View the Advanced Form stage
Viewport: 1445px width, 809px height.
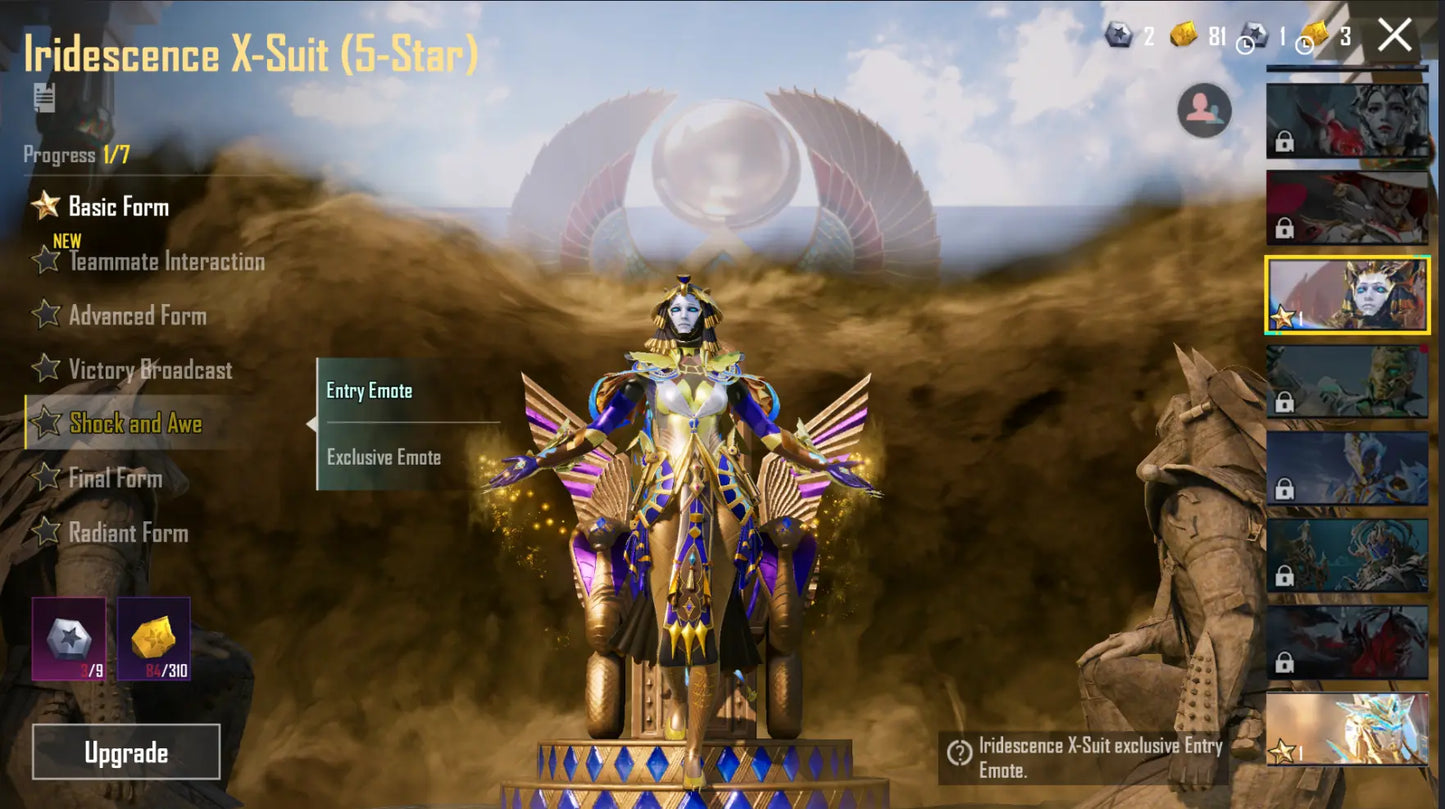click(x=137, y=316)
